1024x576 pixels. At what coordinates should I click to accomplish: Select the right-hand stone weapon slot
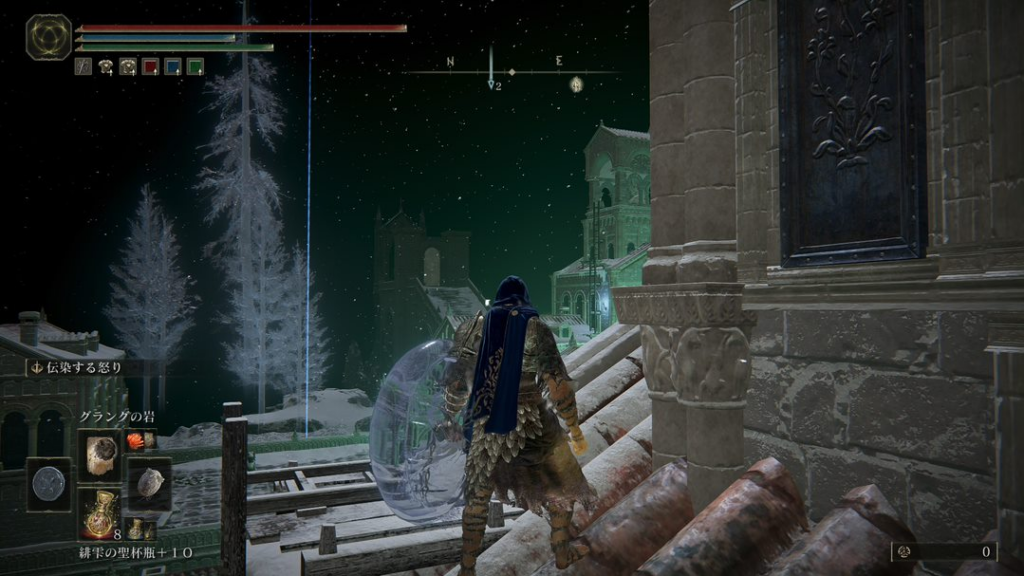149,484
